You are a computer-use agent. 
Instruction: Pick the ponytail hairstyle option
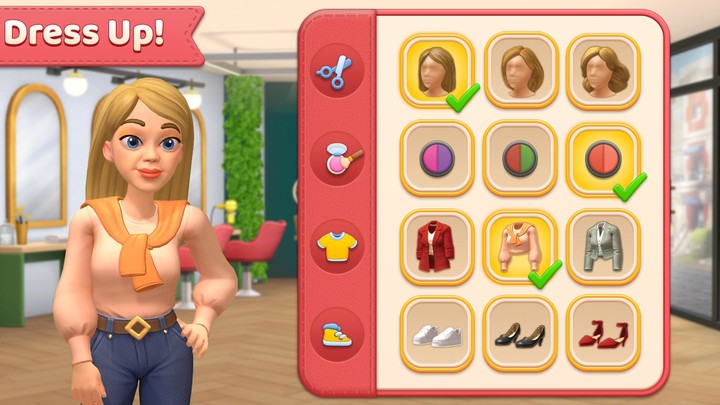click(x=520, y=70)
